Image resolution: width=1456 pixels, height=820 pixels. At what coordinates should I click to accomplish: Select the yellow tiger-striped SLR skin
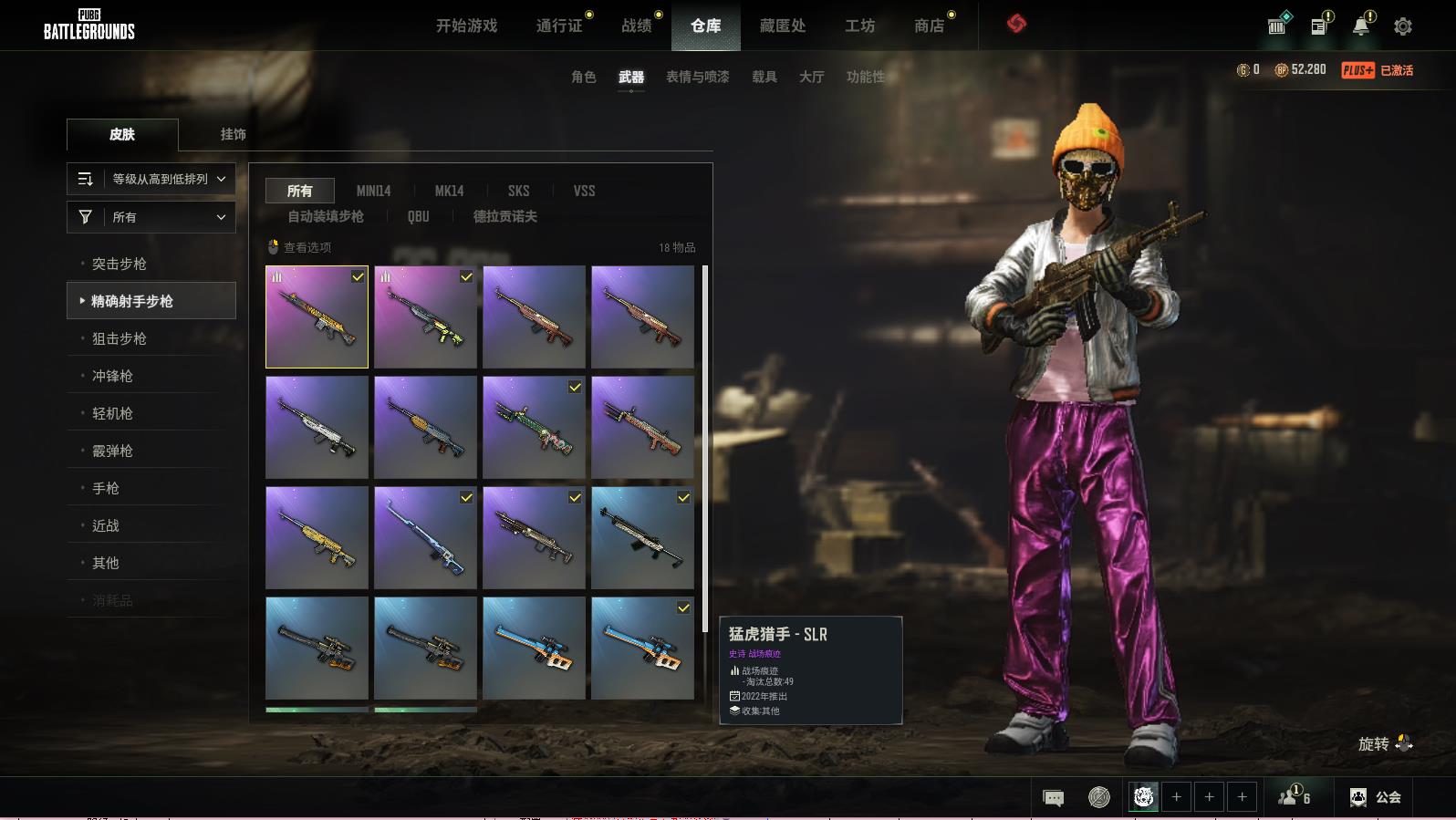click(317, 317)
